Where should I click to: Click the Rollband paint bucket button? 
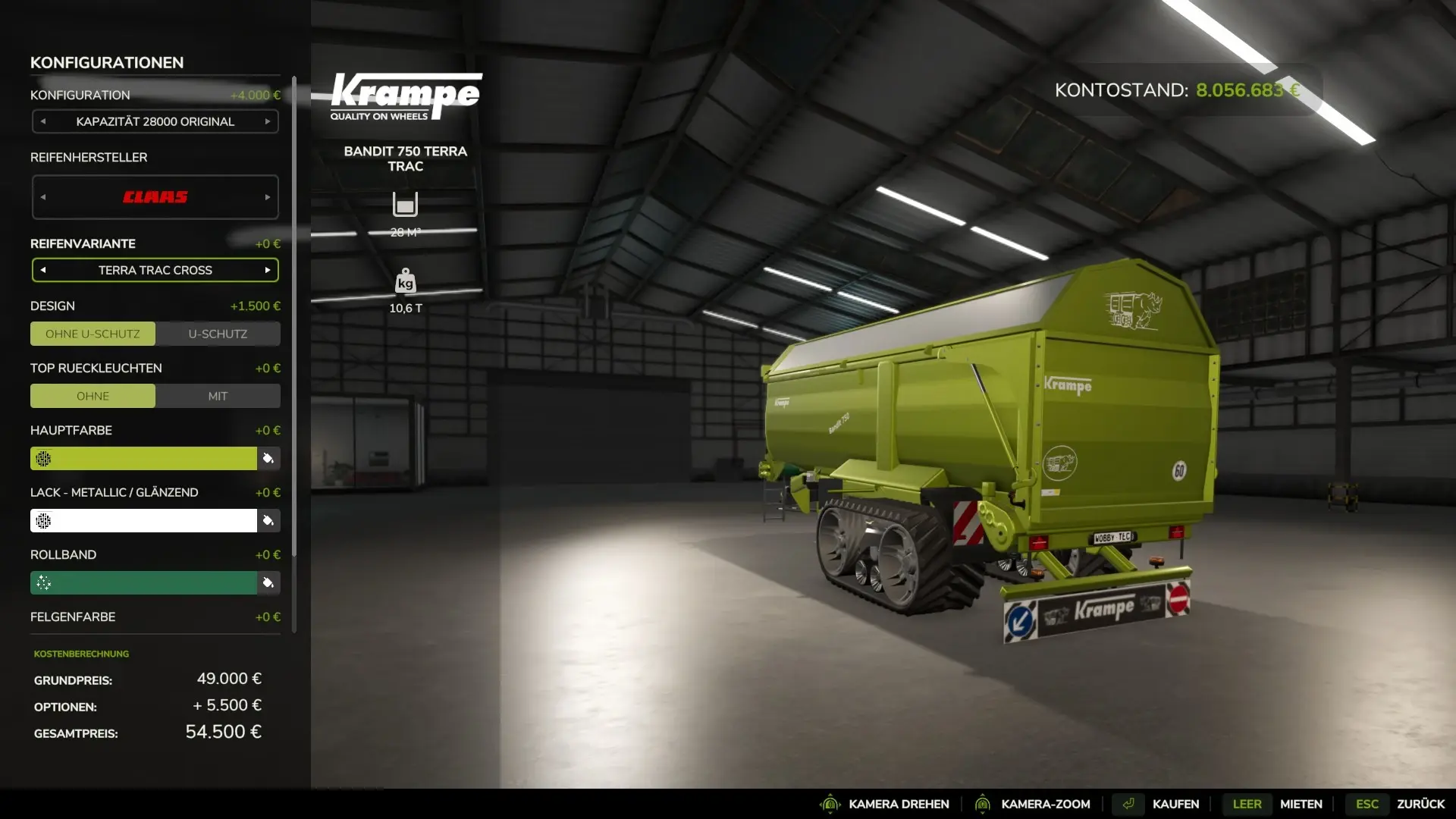(268, 582)
